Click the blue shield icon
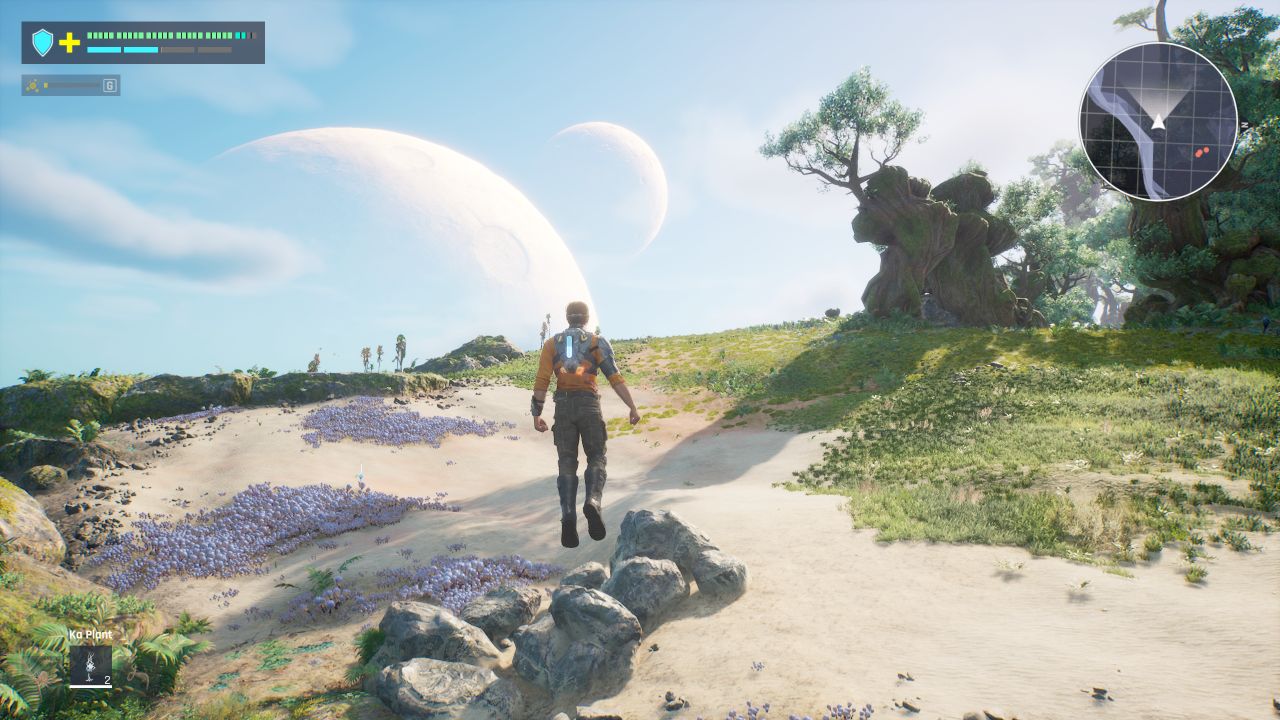Screen dimensions: 1280x720 42,42
